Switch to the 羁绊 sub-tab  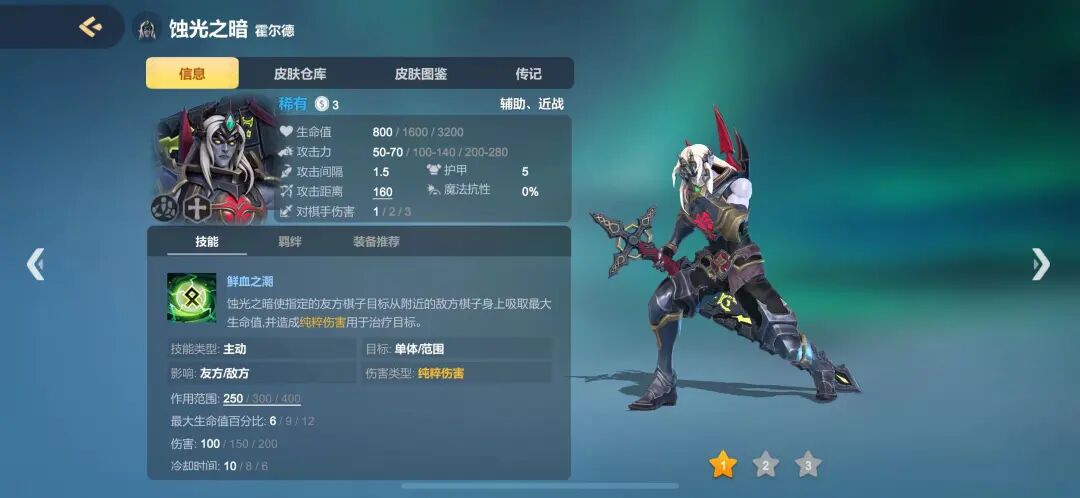click(x=290, y=241)
